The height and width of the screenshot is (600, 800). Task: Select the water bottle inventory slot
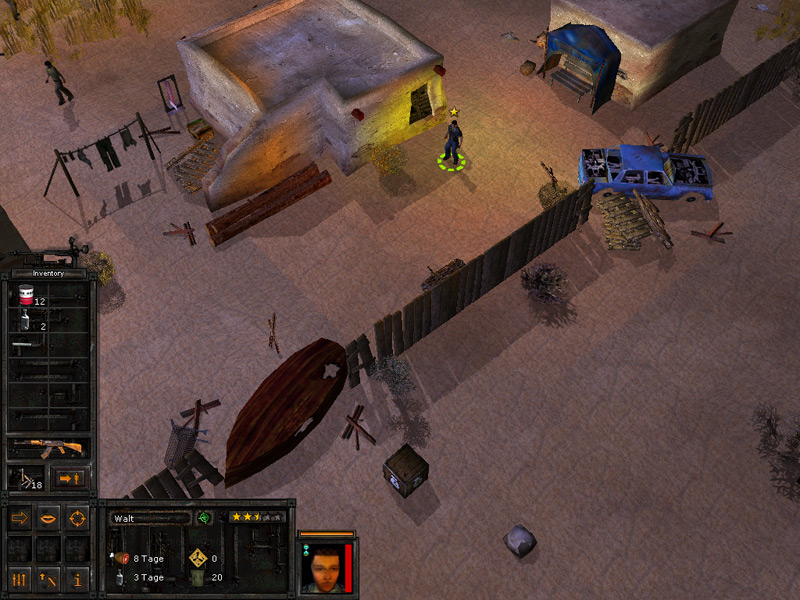pos(27,323)
